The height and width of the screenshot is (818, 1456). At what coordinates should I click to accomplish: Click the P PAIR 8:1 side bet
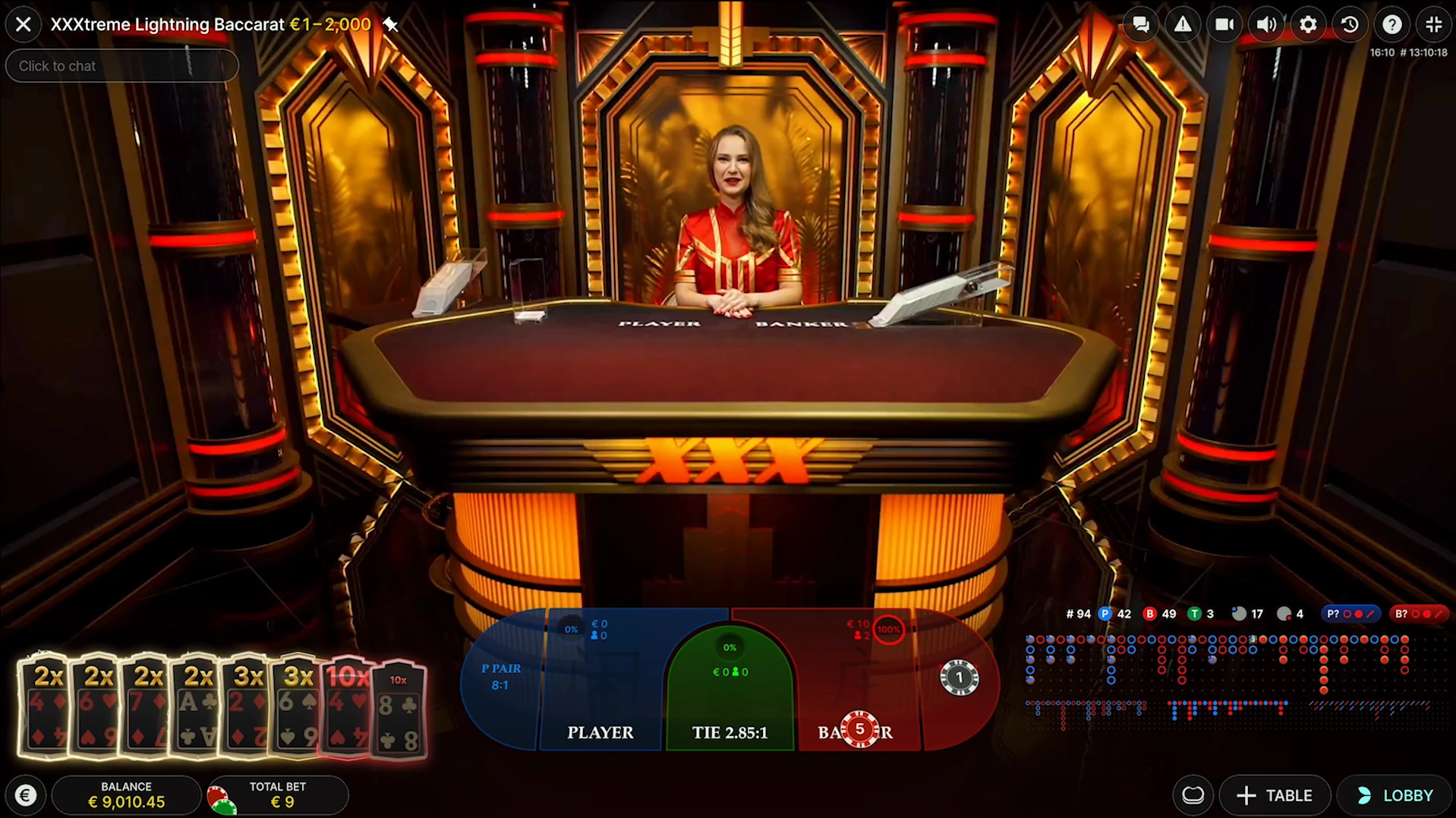point(500,677)
